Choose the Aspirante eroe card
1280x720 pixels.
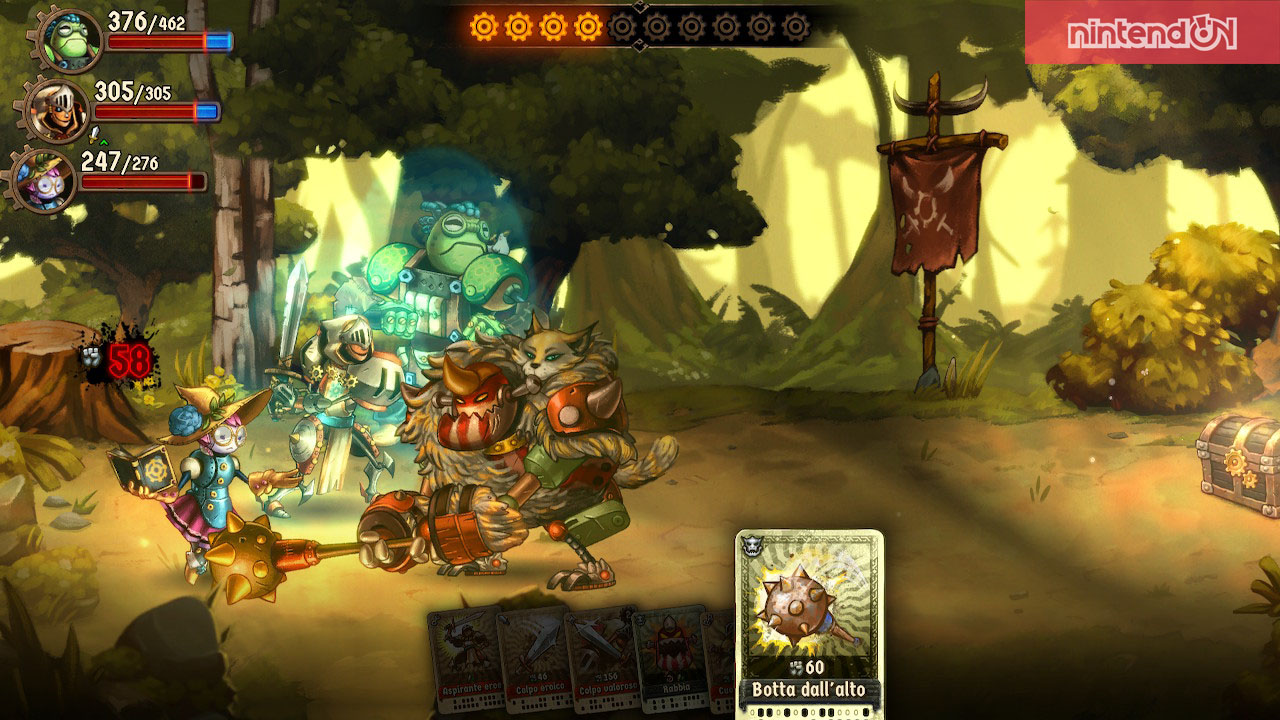465,655
